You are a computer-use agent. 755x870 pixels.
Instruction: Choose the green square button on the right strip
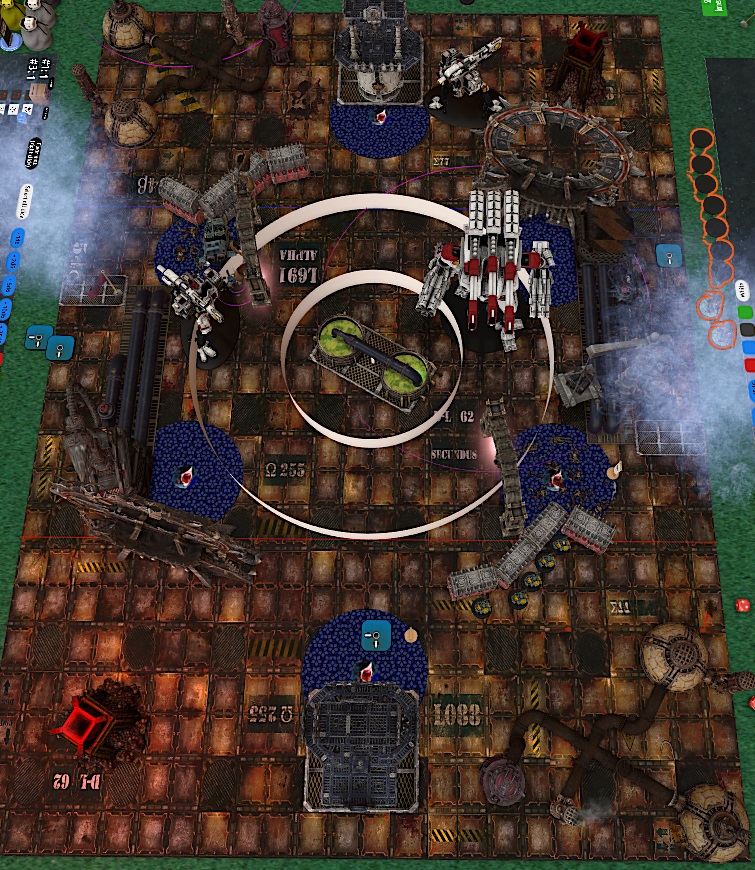[x=745, y=313]
